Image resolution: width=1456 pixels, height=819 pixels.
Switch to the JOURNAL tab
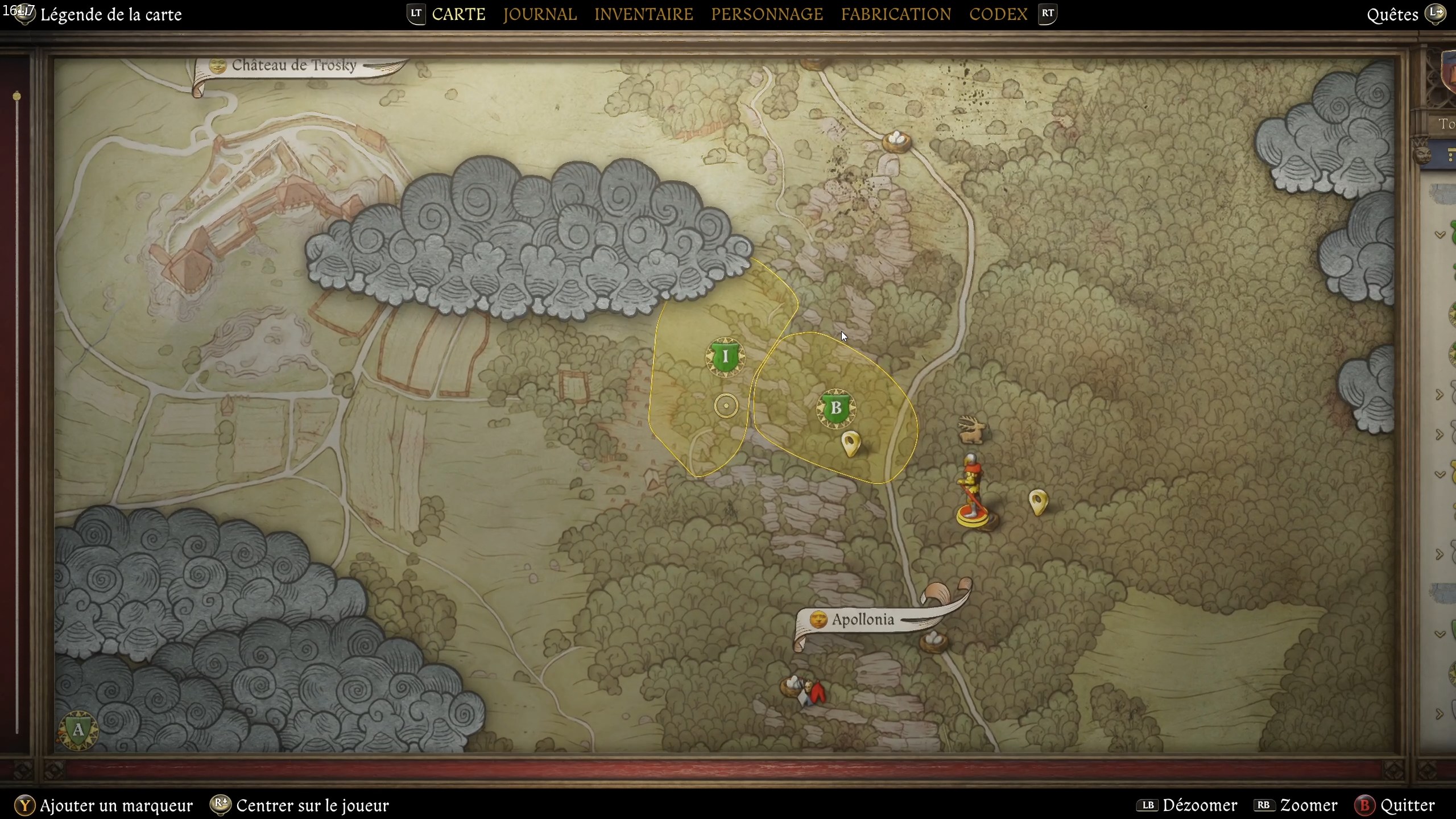click(x=540, y=14)
